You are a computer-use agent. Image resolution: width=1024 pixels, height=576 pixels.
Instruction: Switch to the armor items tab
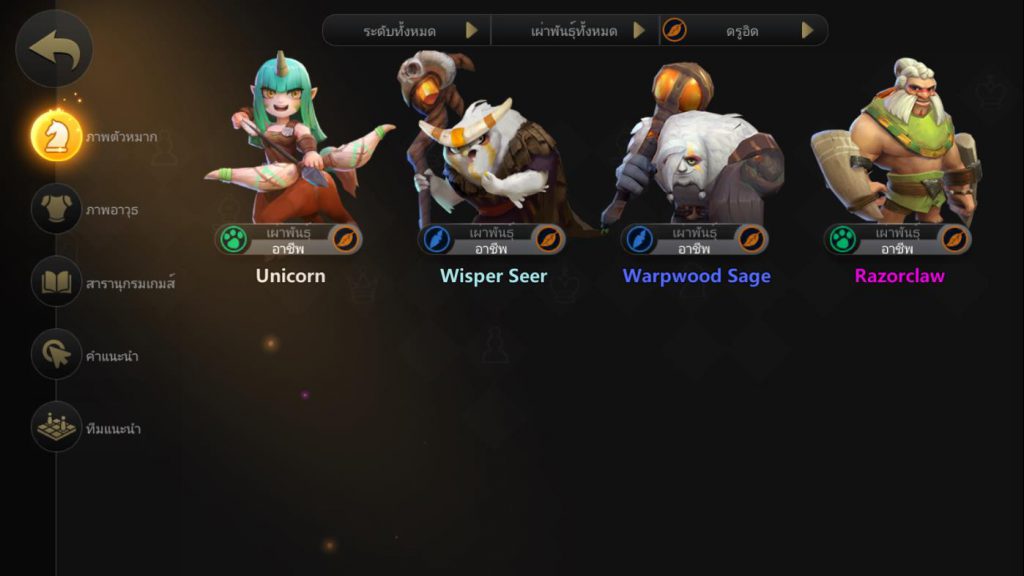(x=56, y=209)
